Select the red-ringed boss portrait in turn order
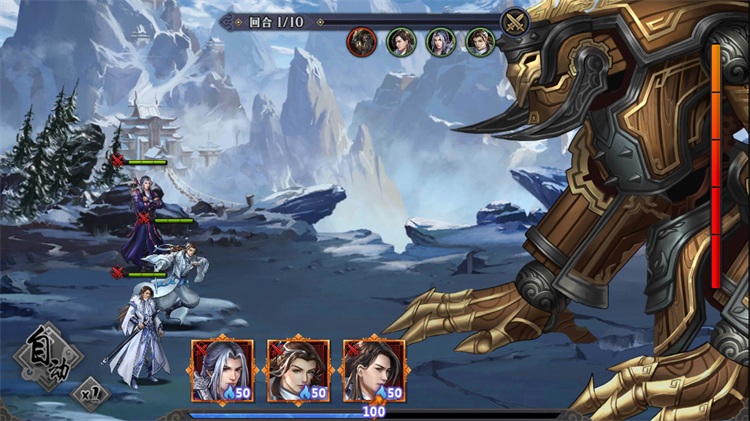750x421 pixels. pyautogui.click(x=361, y=42)
